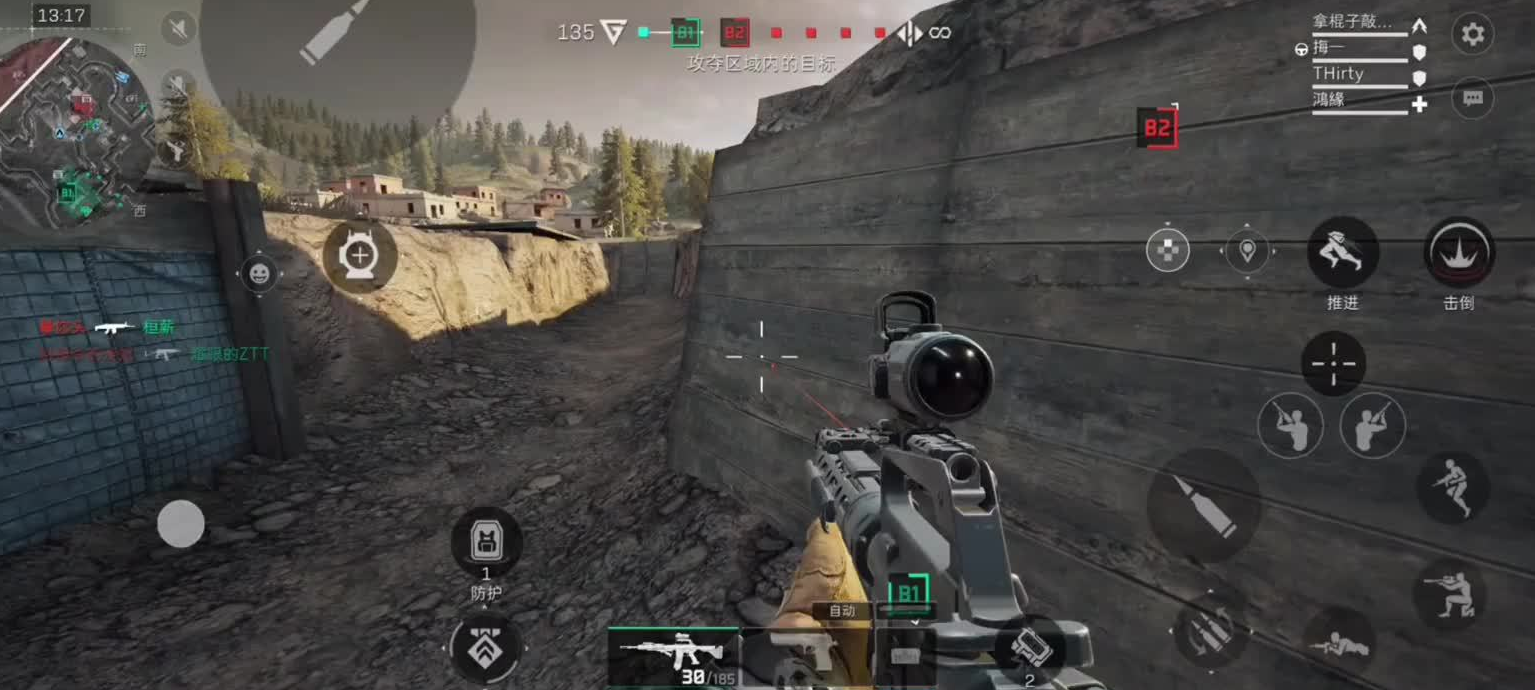Image resolution: width=1535 pixels, height=690 pixels.
Task: Activate the 击倒 knockdown ability
Action: (x=1459, y=253)
